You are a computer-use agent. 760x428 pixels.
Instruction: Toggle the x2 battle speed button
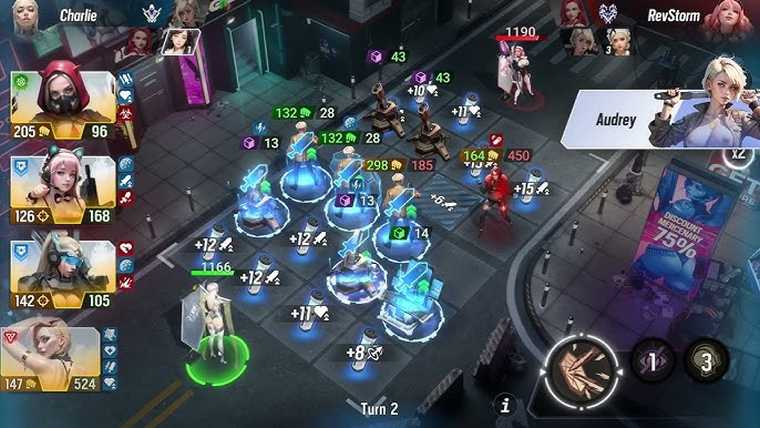pos(739,154)
